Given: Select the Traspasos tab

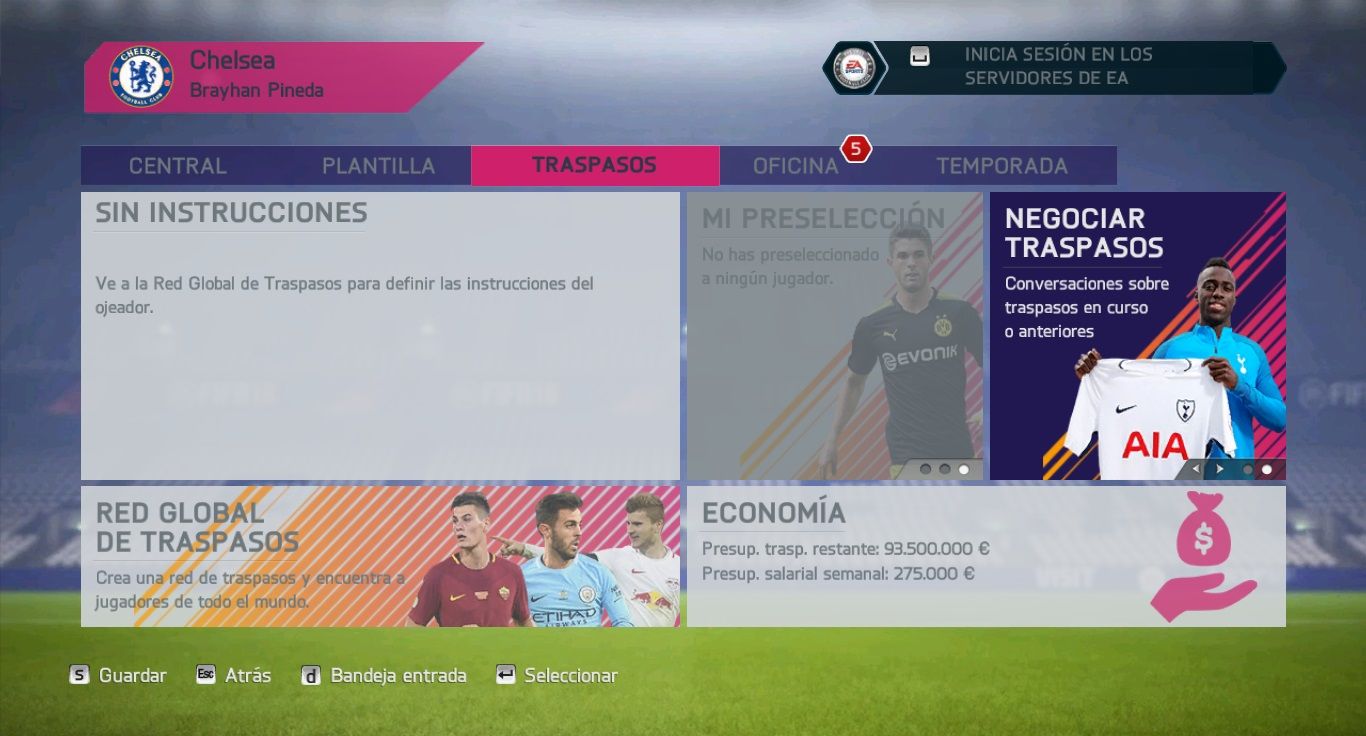Looking at the screenshot, I should (594, 165).
